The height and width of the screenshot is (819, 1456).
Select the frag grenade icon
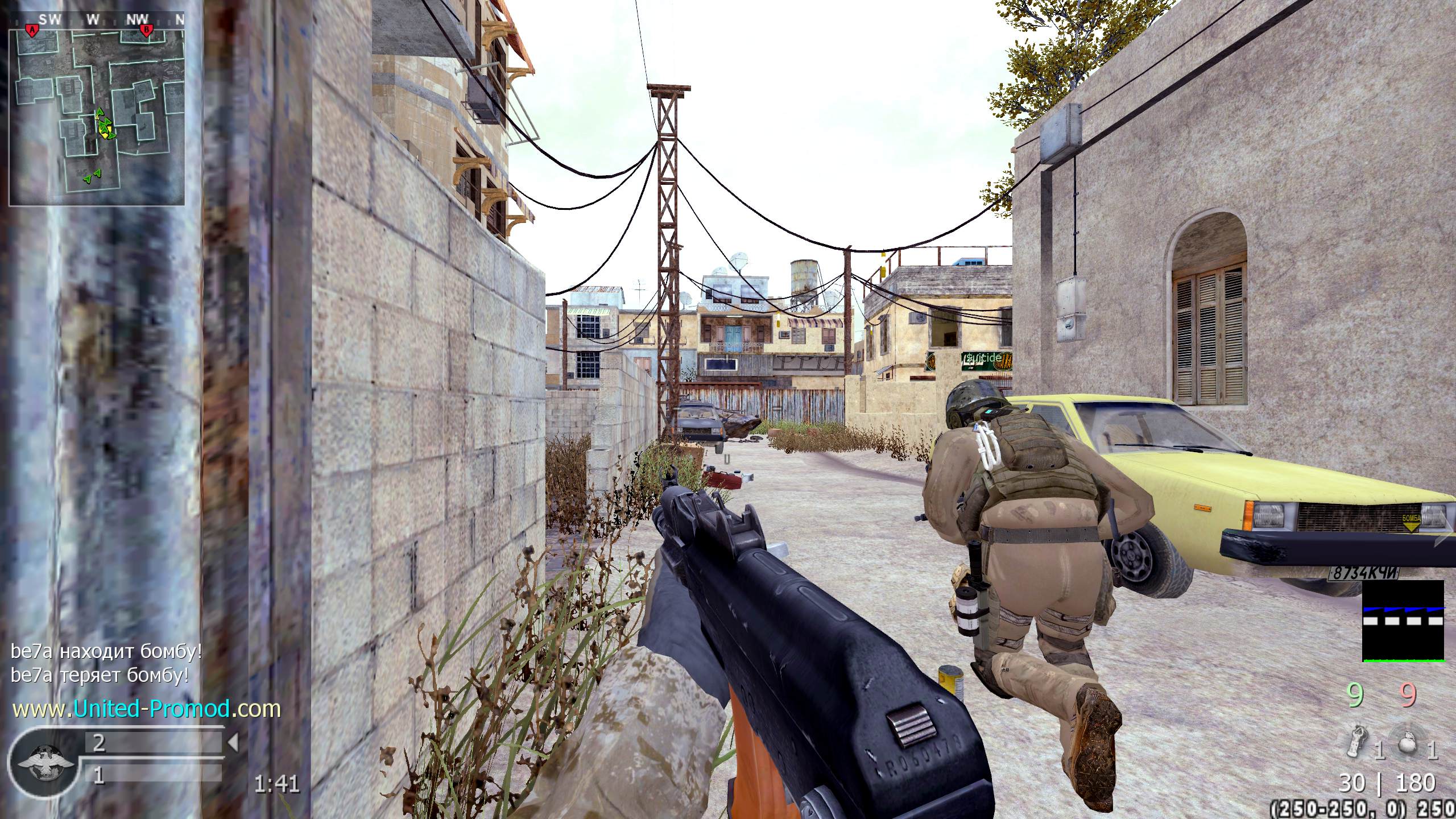coord(1409,744)
